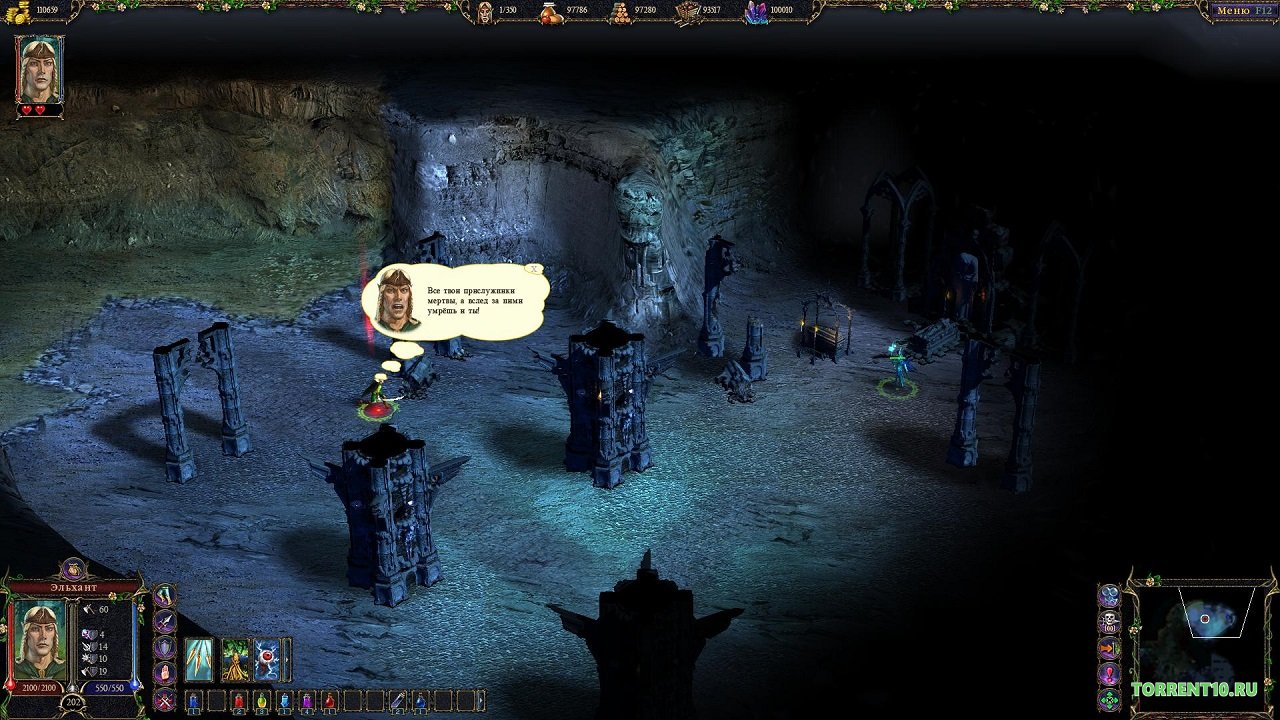Use the purple potion in the item bar

tap(307, 701)
